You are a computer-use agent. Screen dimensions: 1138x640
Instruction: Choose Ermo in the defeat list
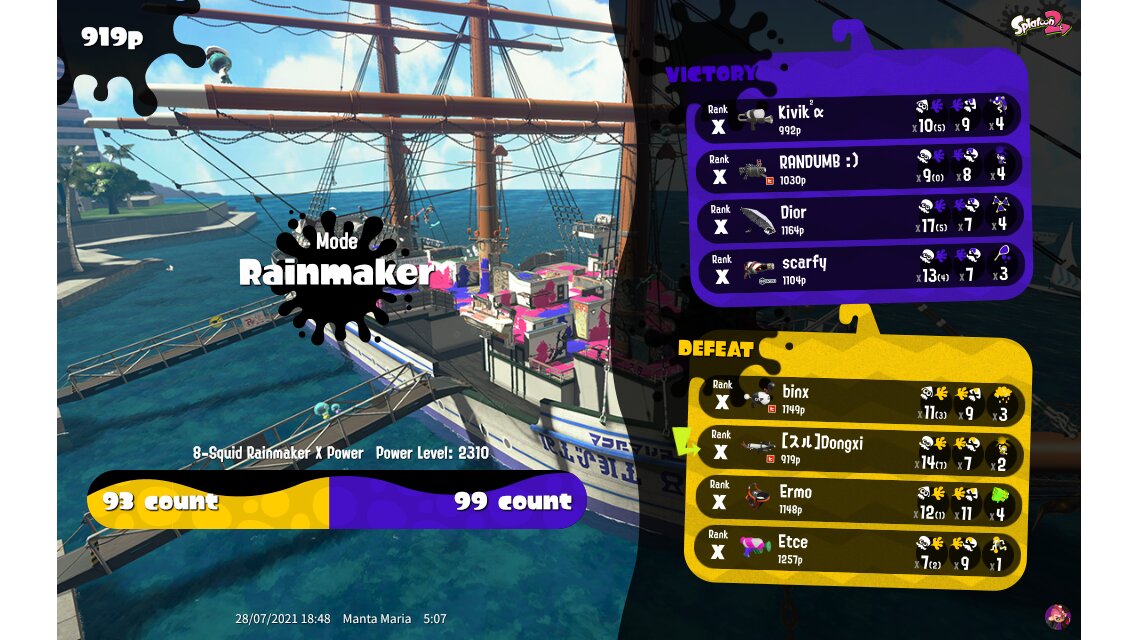coord(858,499)
